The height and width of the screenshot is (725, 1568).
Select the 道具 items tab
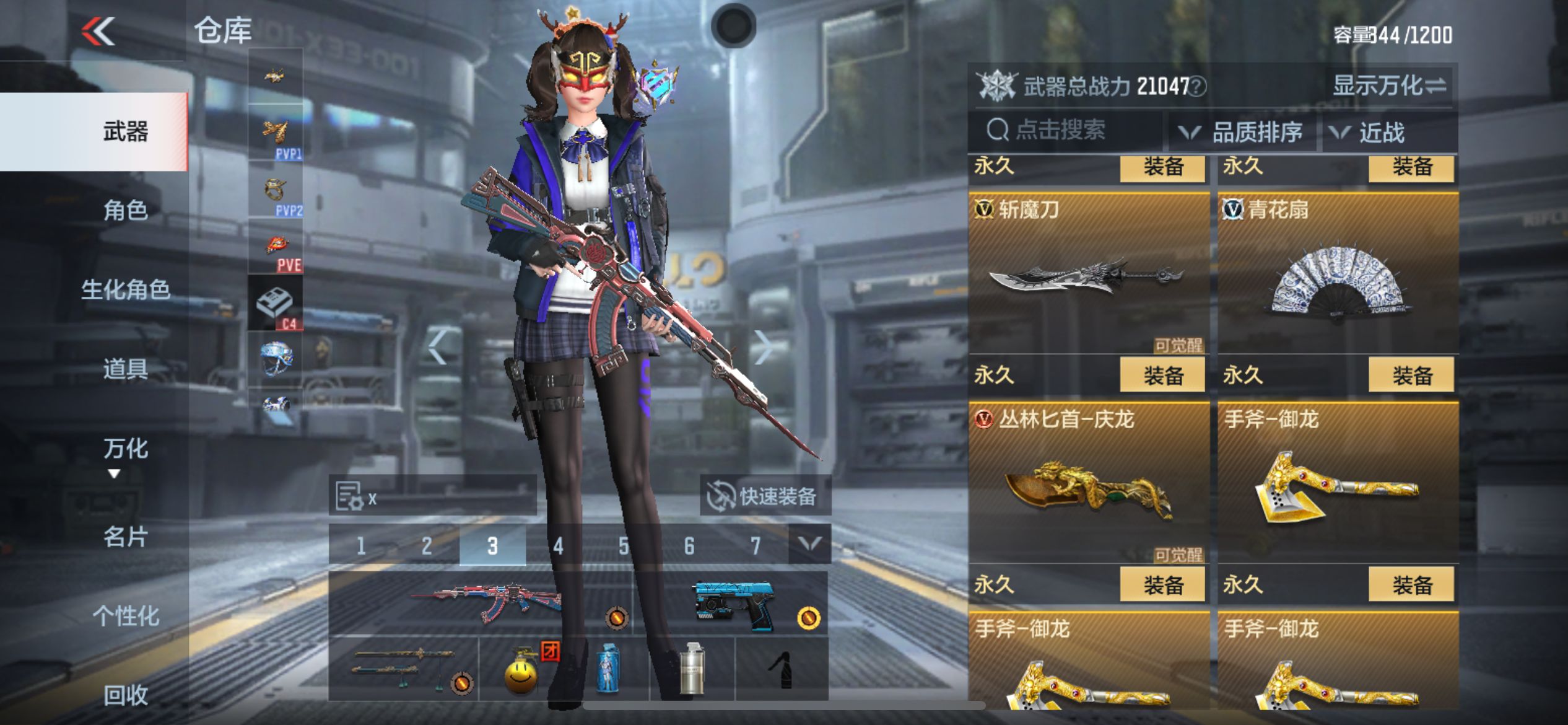[125, 369]
